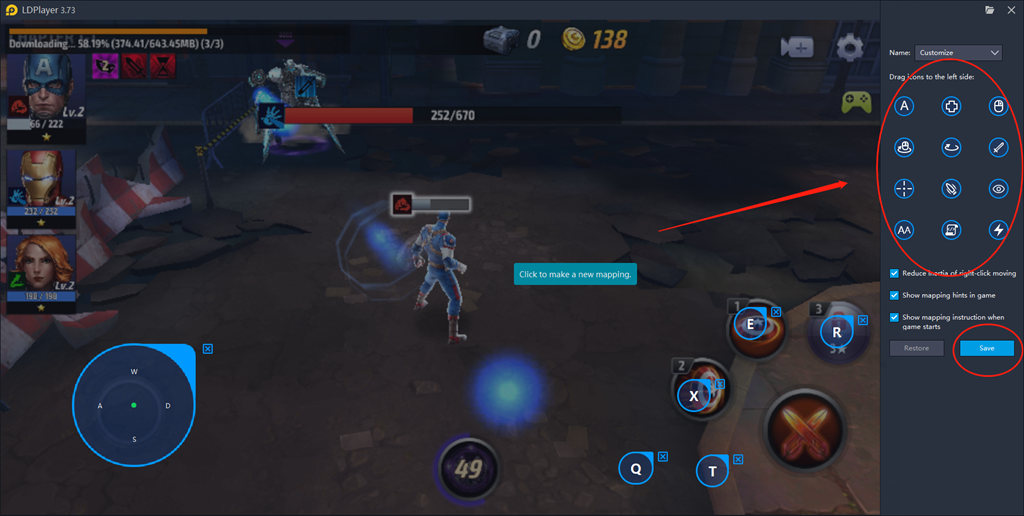The width and height of the screenshot is (1024, 516).
Task: Delete the T key mapping
Action: tap(738, 460)
